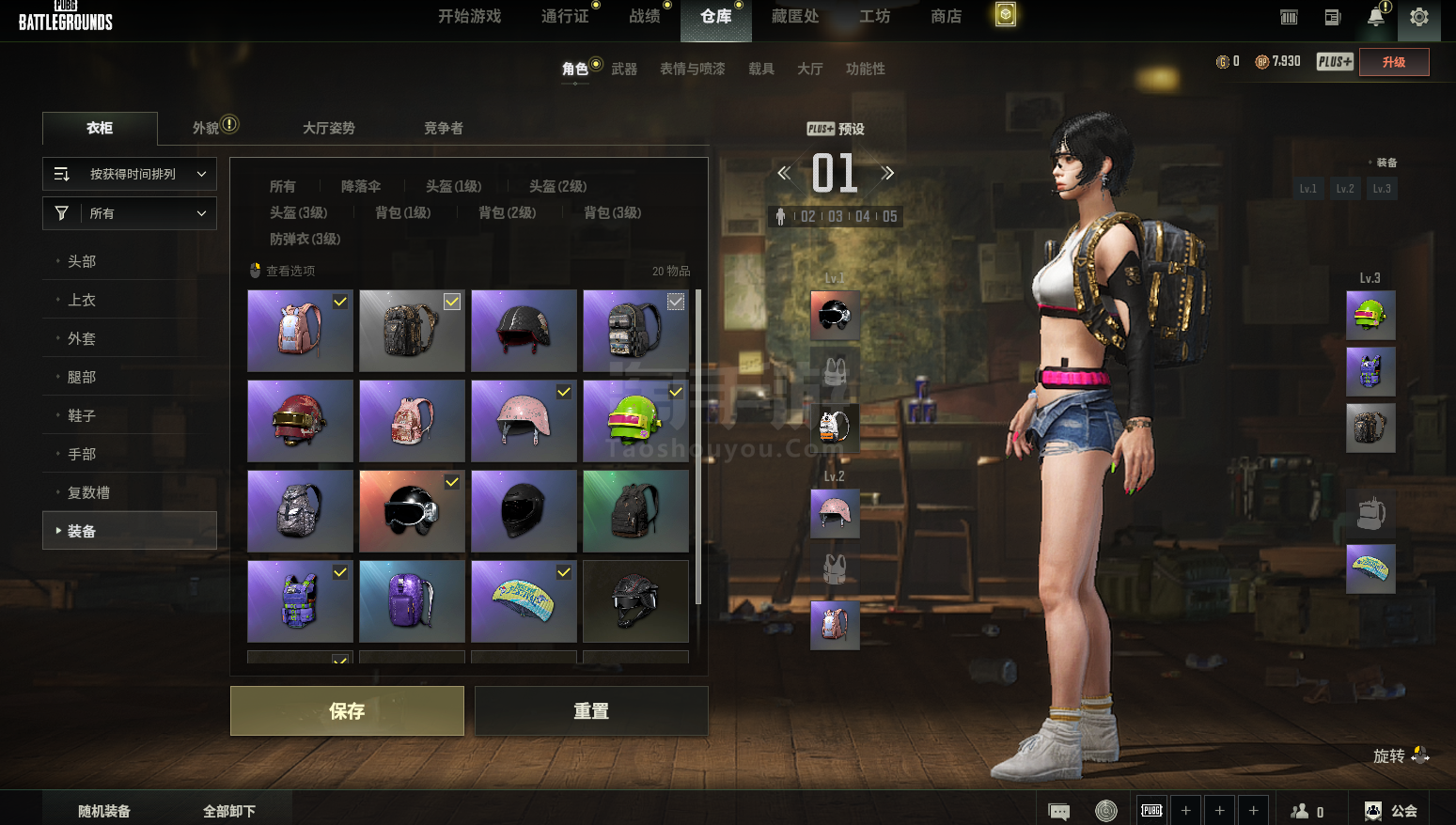Open the sort-by-acquisition-time dropdown
The height and width of the screenshot is (825, 1456).
point(130,174)
